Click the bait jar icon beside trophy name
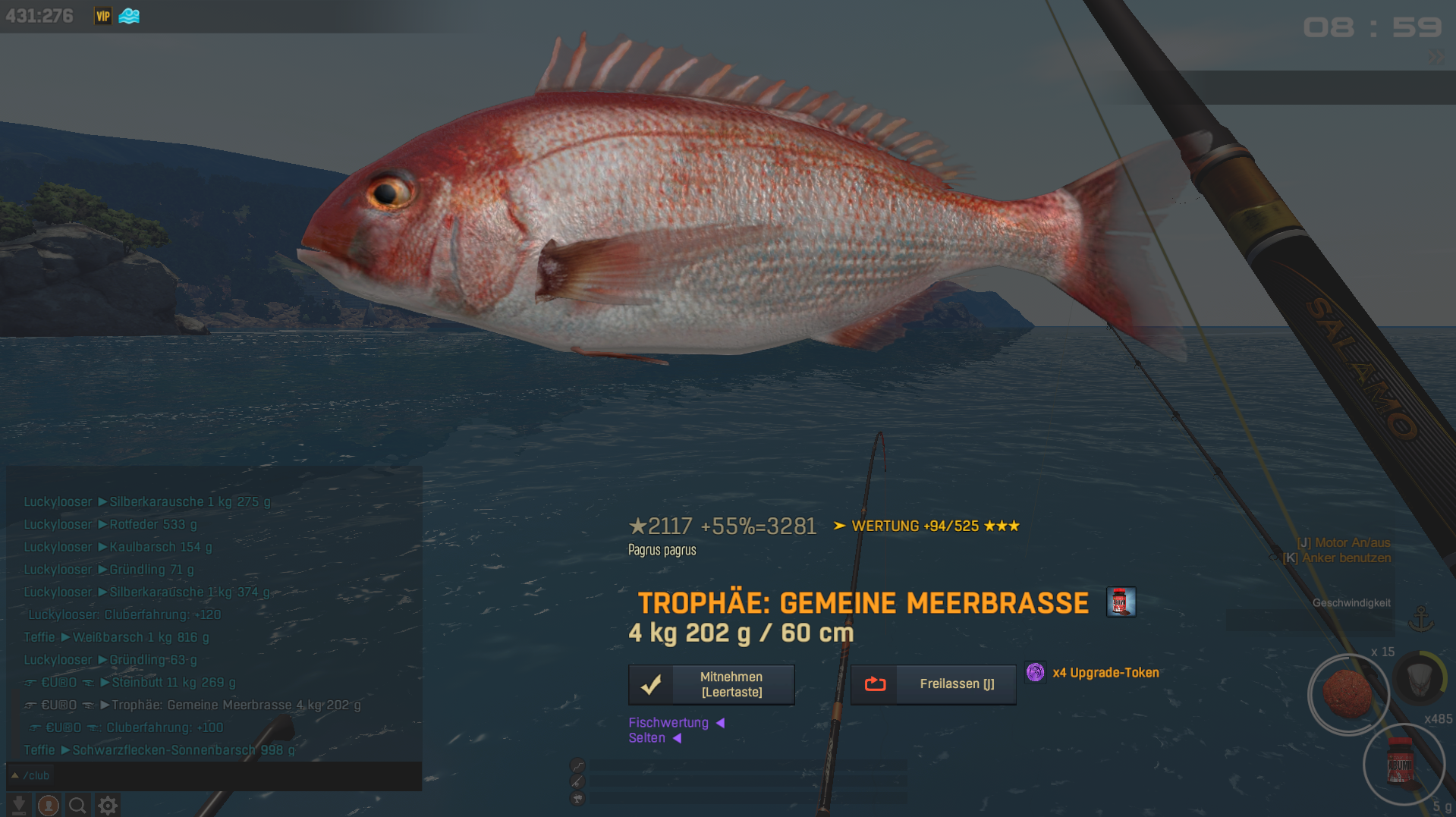The height and width of the screenshot is (817, 1456). click(x=1121, y=602)
